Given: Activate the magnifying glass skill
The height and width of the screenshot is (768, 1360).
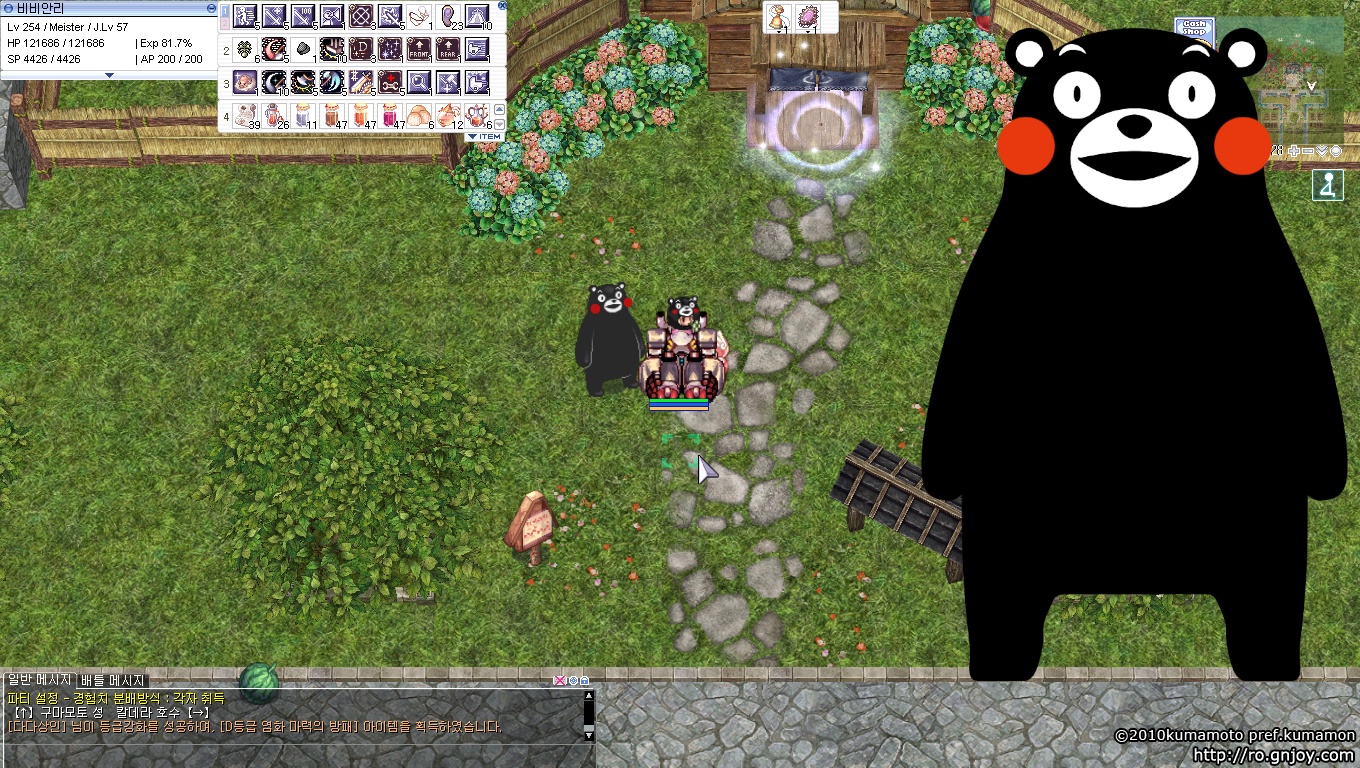Looking at the screenshot, I should [x=419, y=82].
